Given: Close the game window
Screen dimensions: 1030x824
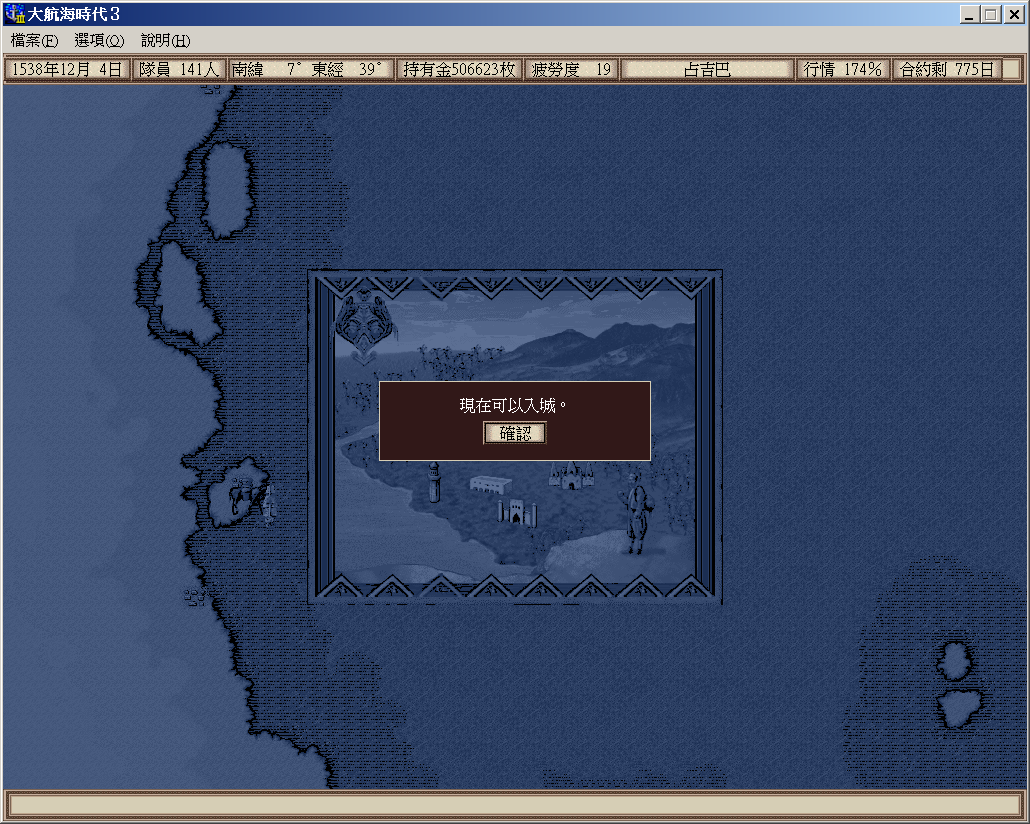Looking at the screenshot, I should point(1013,15).
